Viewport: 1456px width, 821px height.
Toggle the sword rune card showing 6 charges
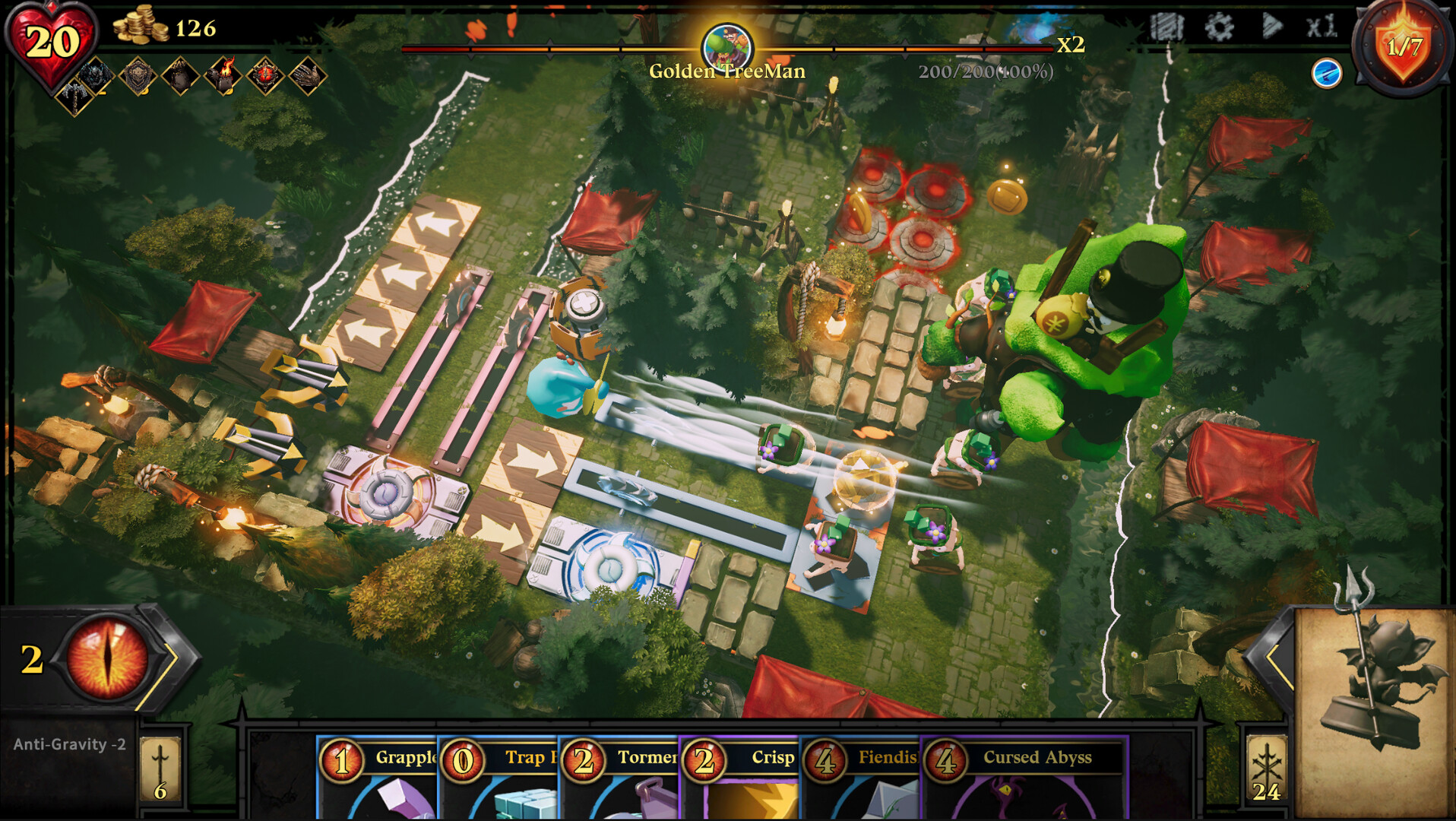[x=160, y=770]
